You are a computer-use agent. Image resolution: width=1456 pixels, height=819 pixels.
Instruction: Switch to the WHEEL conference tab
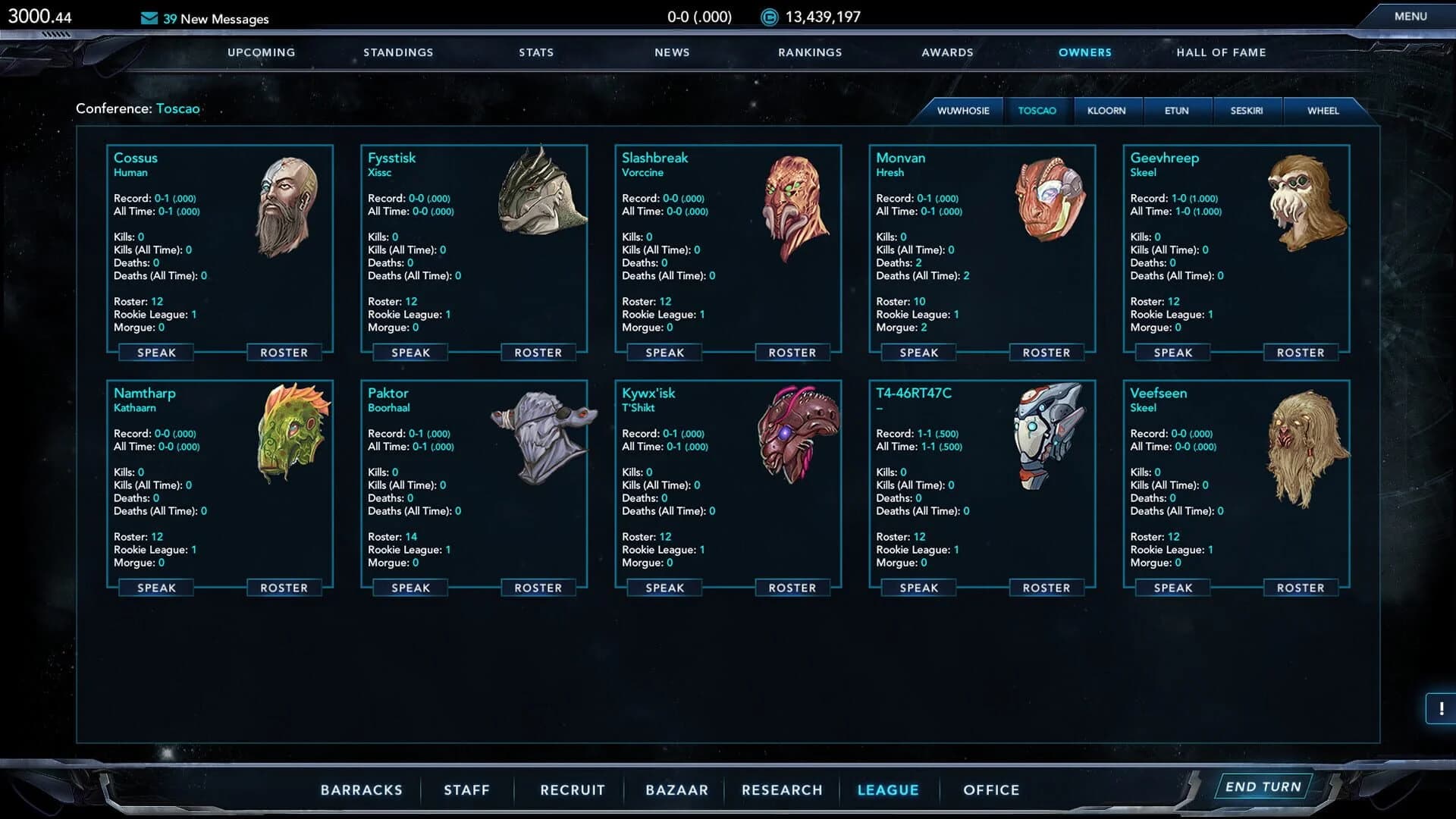tap(1324, 111)
